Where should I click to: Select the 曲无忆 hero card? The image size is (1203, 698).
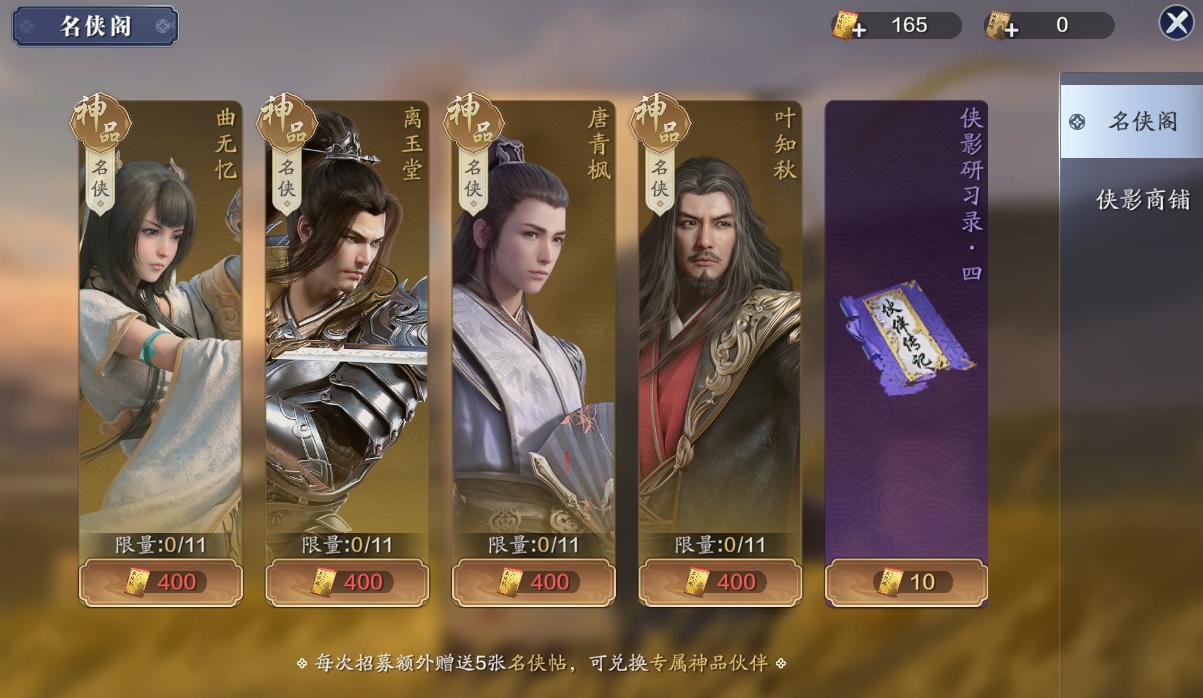160,320
